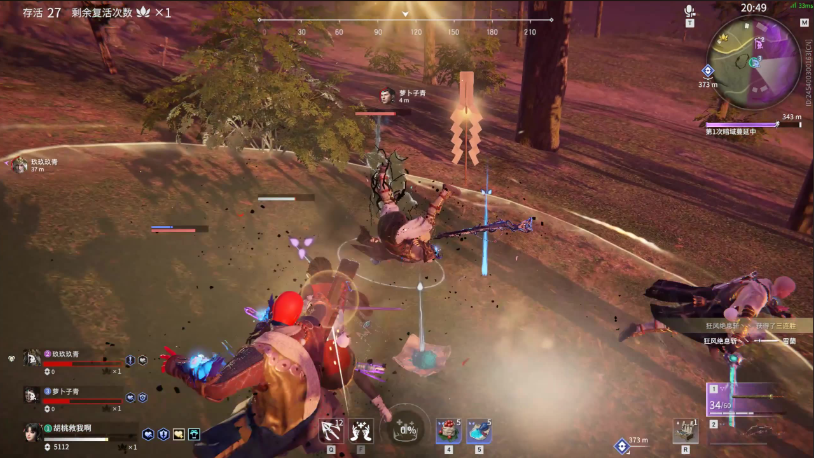The image size is (814, 458).
Task: Select teammate 玖玖玖青 in the squad list
Action: tap(32, 357)
